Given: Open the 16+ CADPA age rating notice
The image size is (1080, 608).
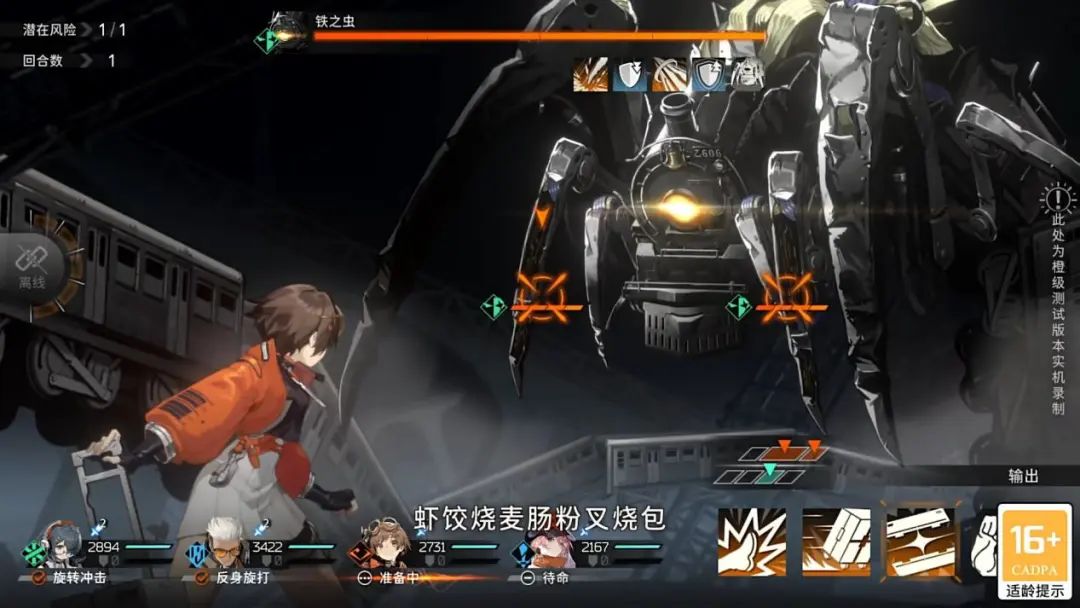Looking at the screenshot, I should (1035, 552).
